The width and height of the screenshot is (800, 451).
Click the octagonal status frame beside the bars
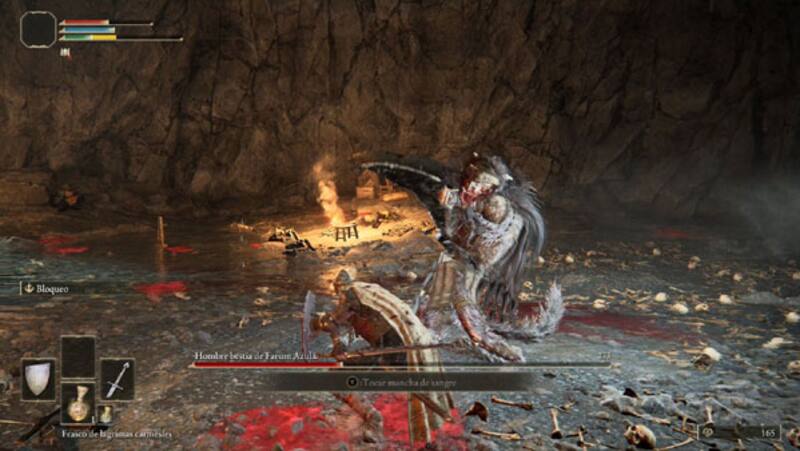pyautogui.click(x=38, y=29)
